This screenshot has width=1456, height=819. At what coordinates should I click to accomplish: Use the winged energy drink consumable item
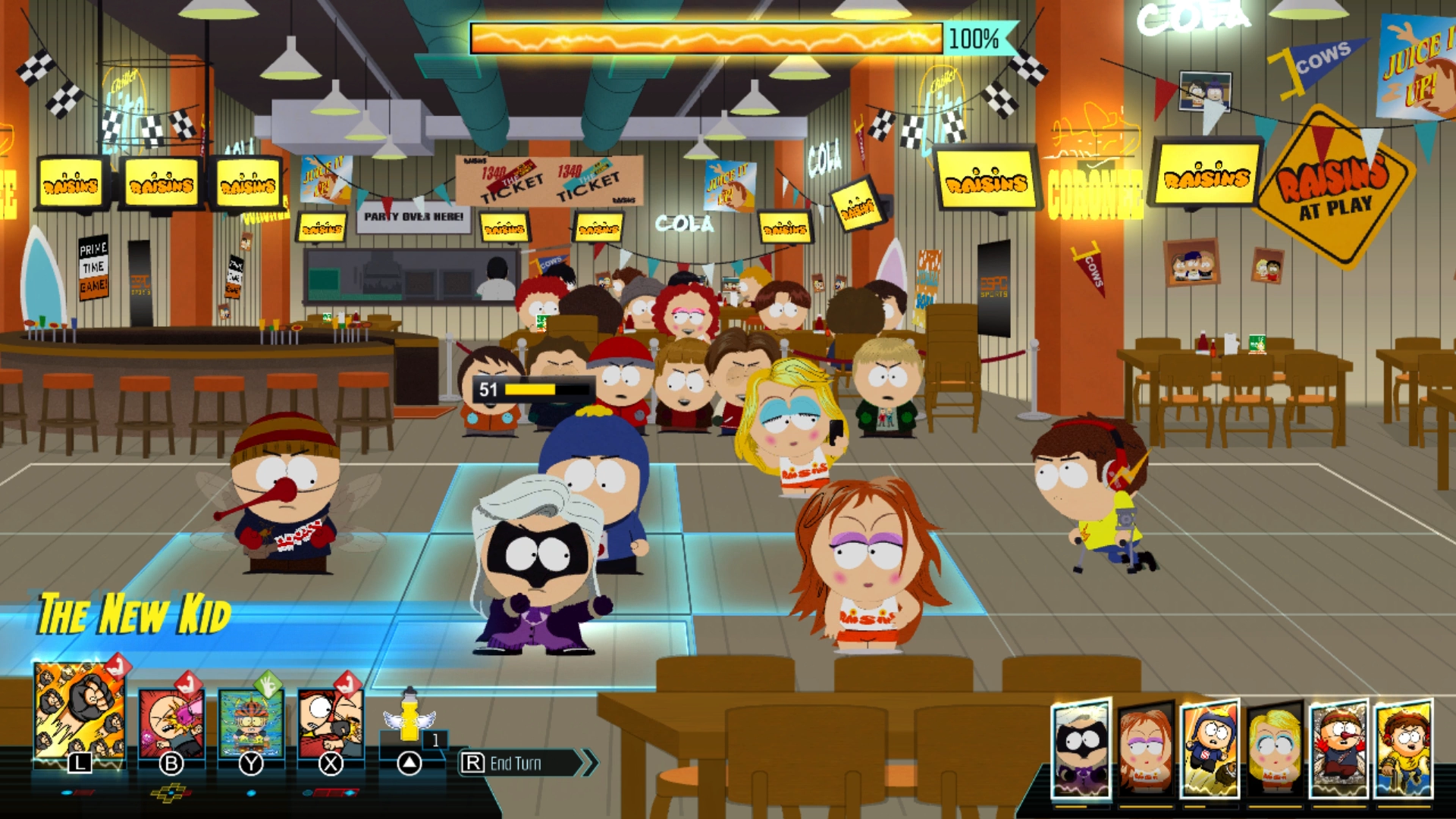tap(409, 720)
